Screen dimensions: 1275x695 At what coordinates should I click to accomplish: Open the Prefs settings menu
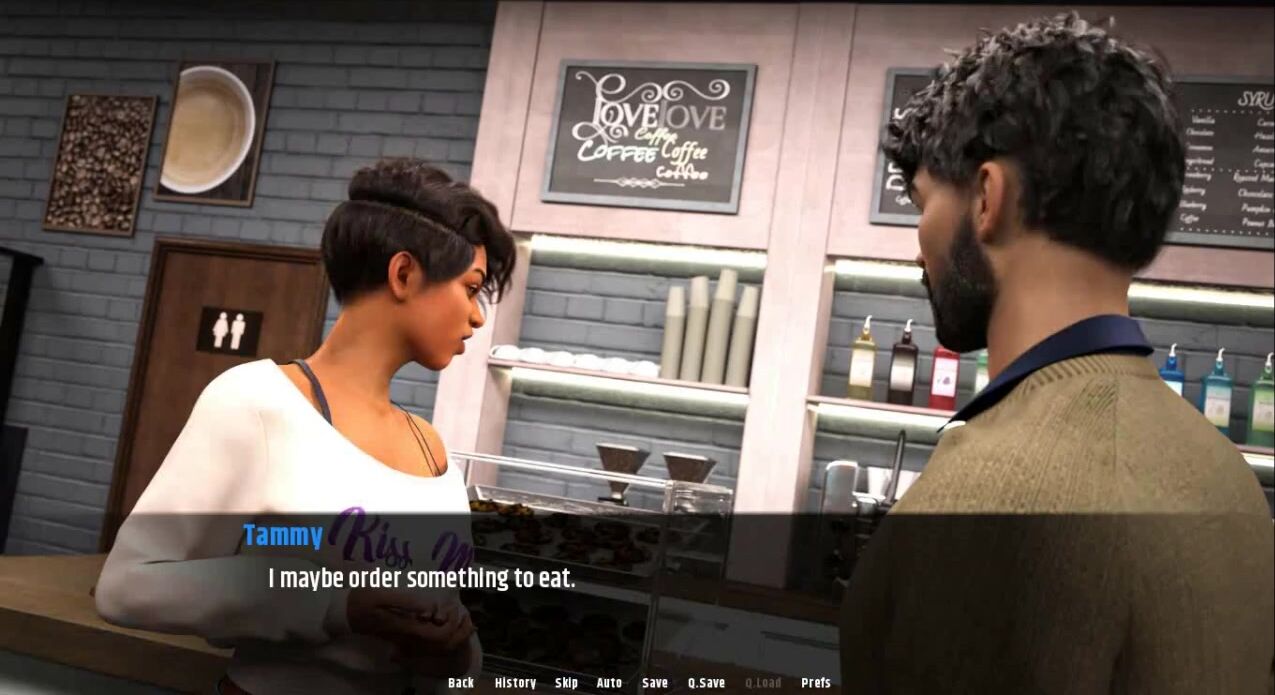[x=816, y=683]
